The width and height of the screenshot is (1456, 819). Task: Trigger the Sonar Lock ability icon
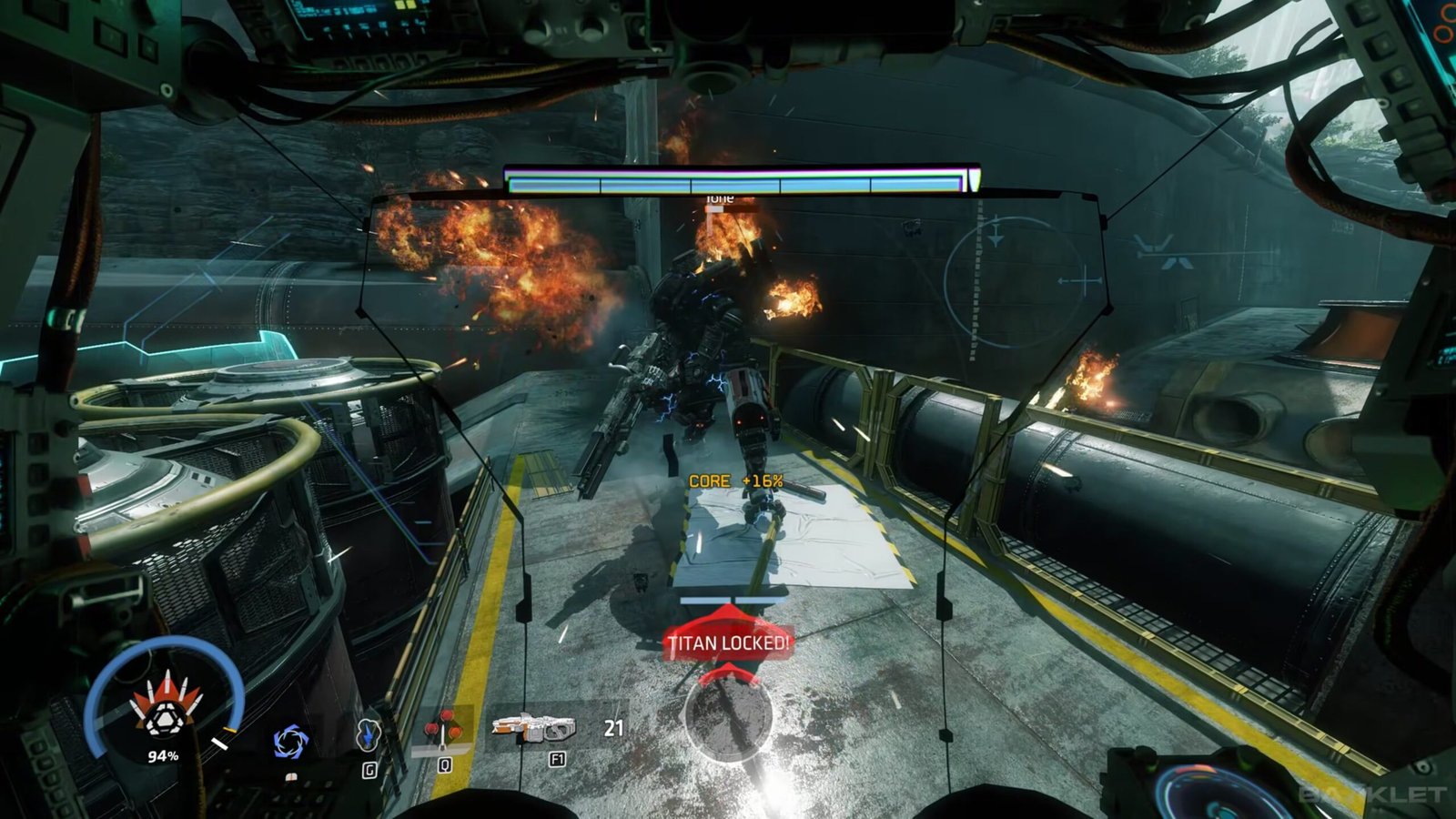[x=368, y=735]
